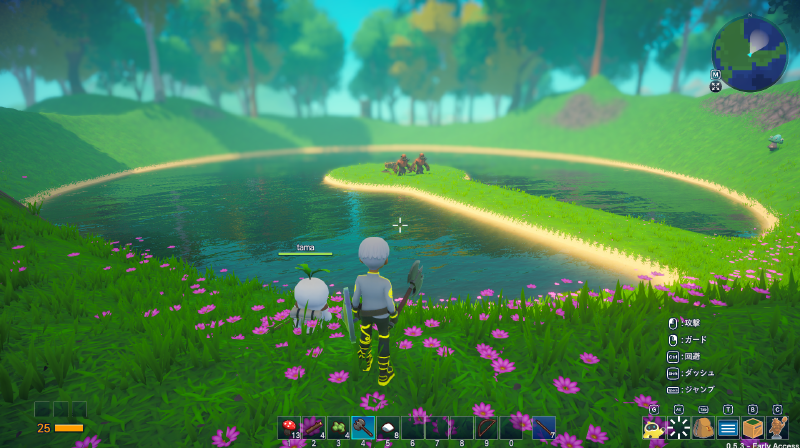Open the wooden crate building menu
This screenshot has height=448, width=800.
(x=752, y=428)
